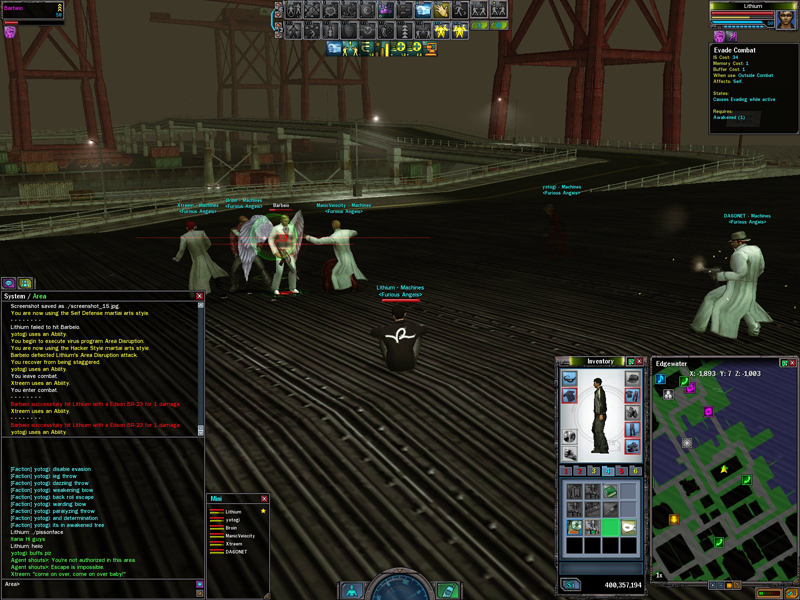
Task: Select DAGONET in the team list
Action: 236,552
